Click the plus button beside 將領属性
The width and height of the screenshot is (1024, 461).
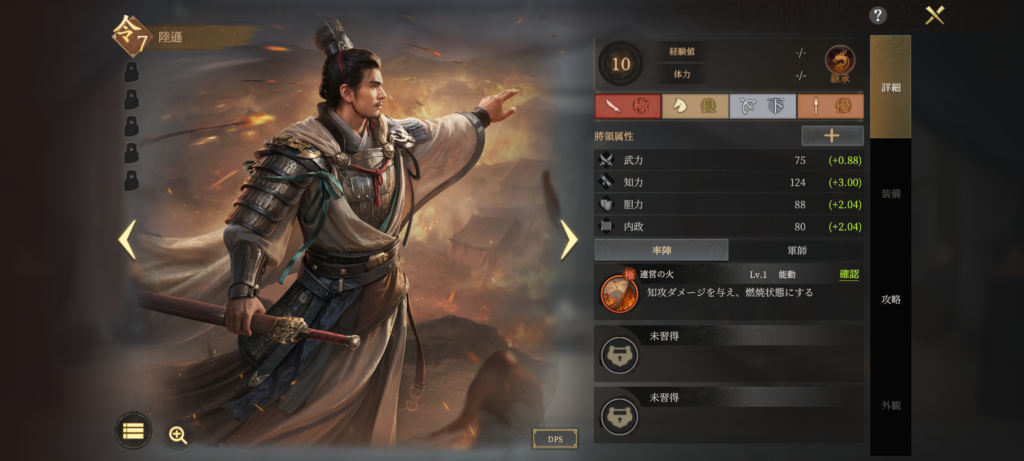832,135
